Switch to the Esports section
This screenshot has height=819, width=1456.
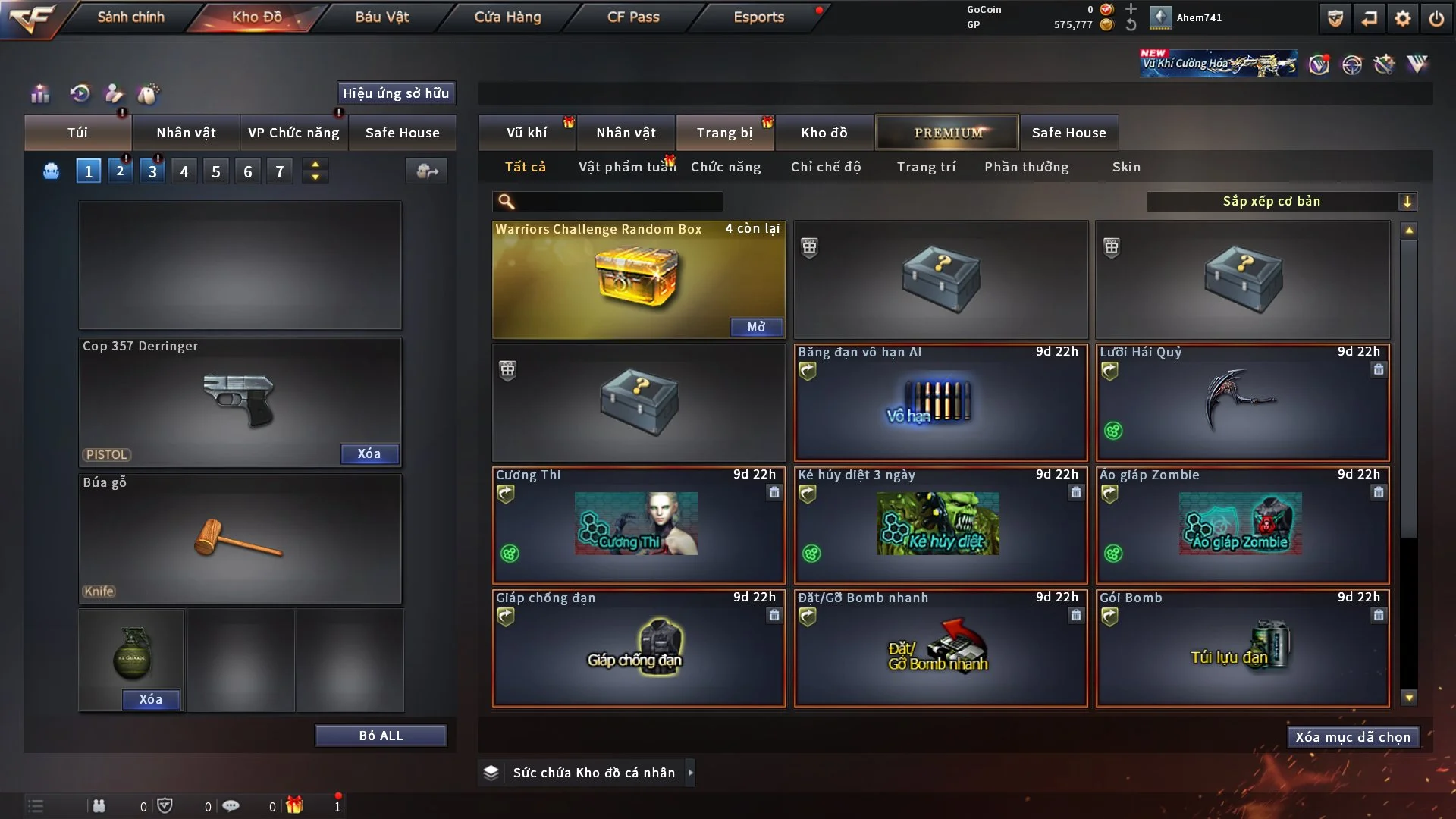pos(758,17)
